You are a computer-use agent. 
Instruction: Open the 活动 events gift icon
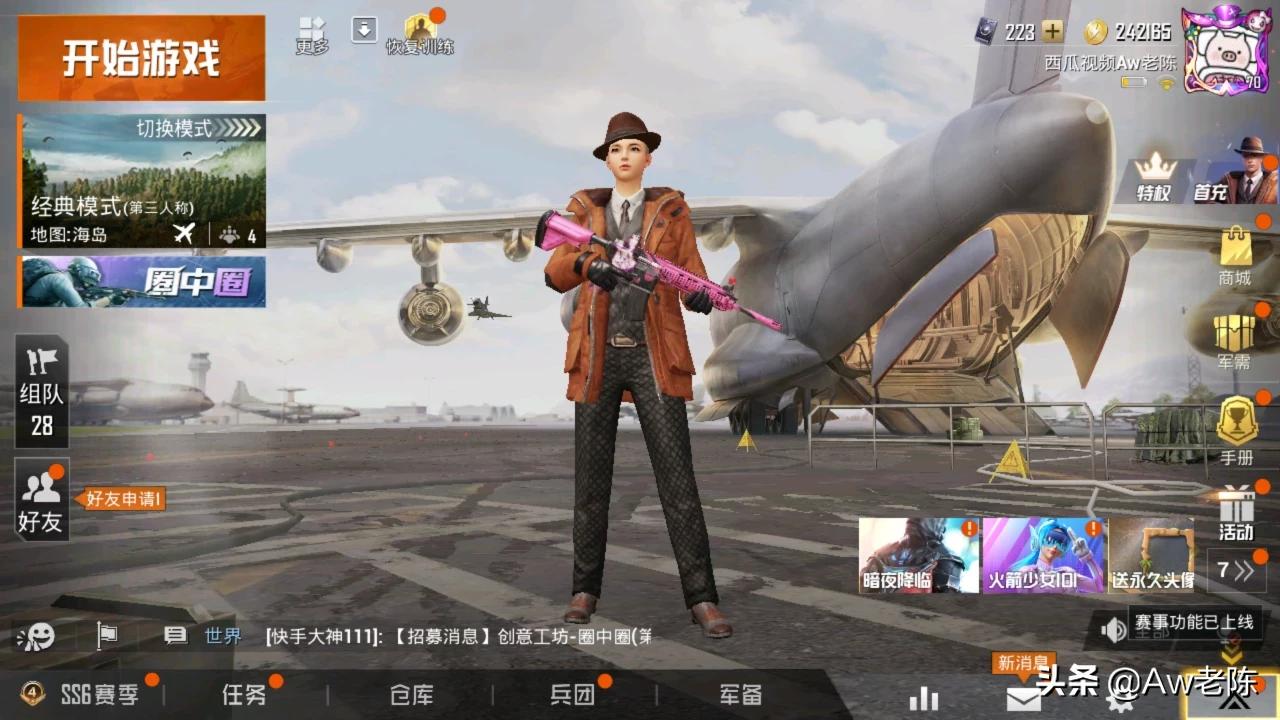pyautogui.click(x=1236, y=512)
